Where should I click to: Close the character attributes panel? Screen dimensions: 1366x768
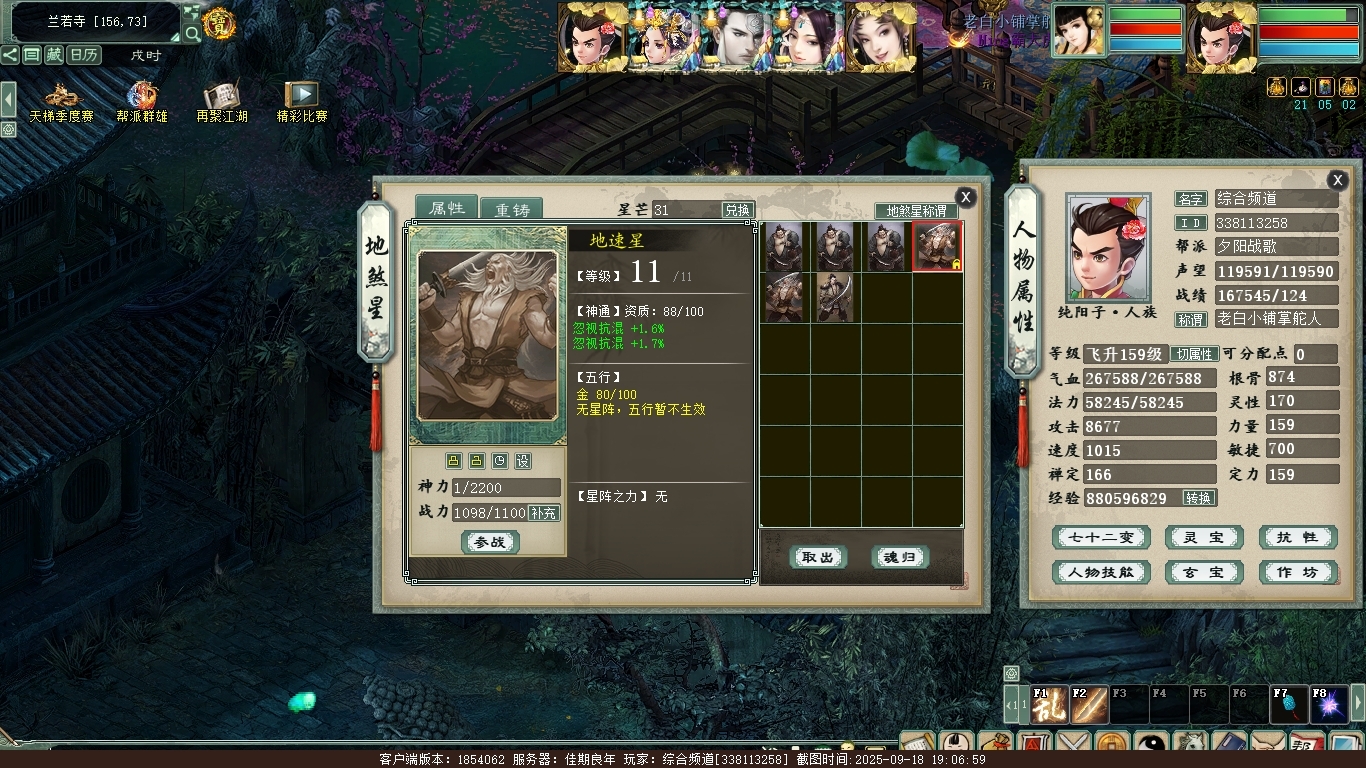[1337, 180]
